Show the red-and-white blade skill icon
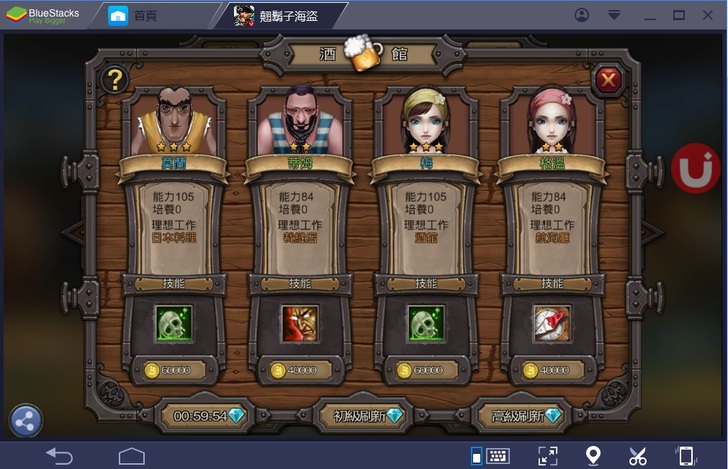728x469 pixels. coord(551,323)
